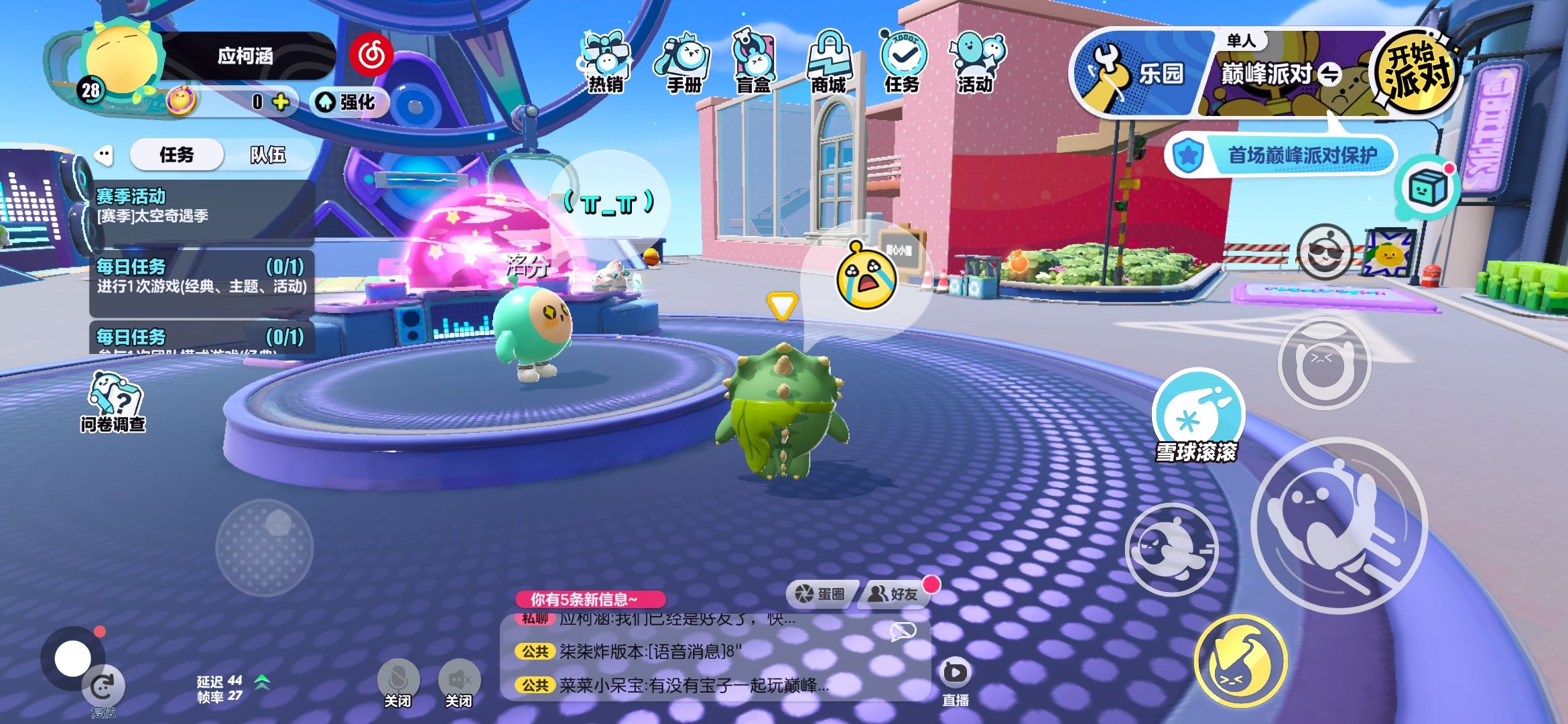Click the 强化 enhance button

tap(348, 102)
